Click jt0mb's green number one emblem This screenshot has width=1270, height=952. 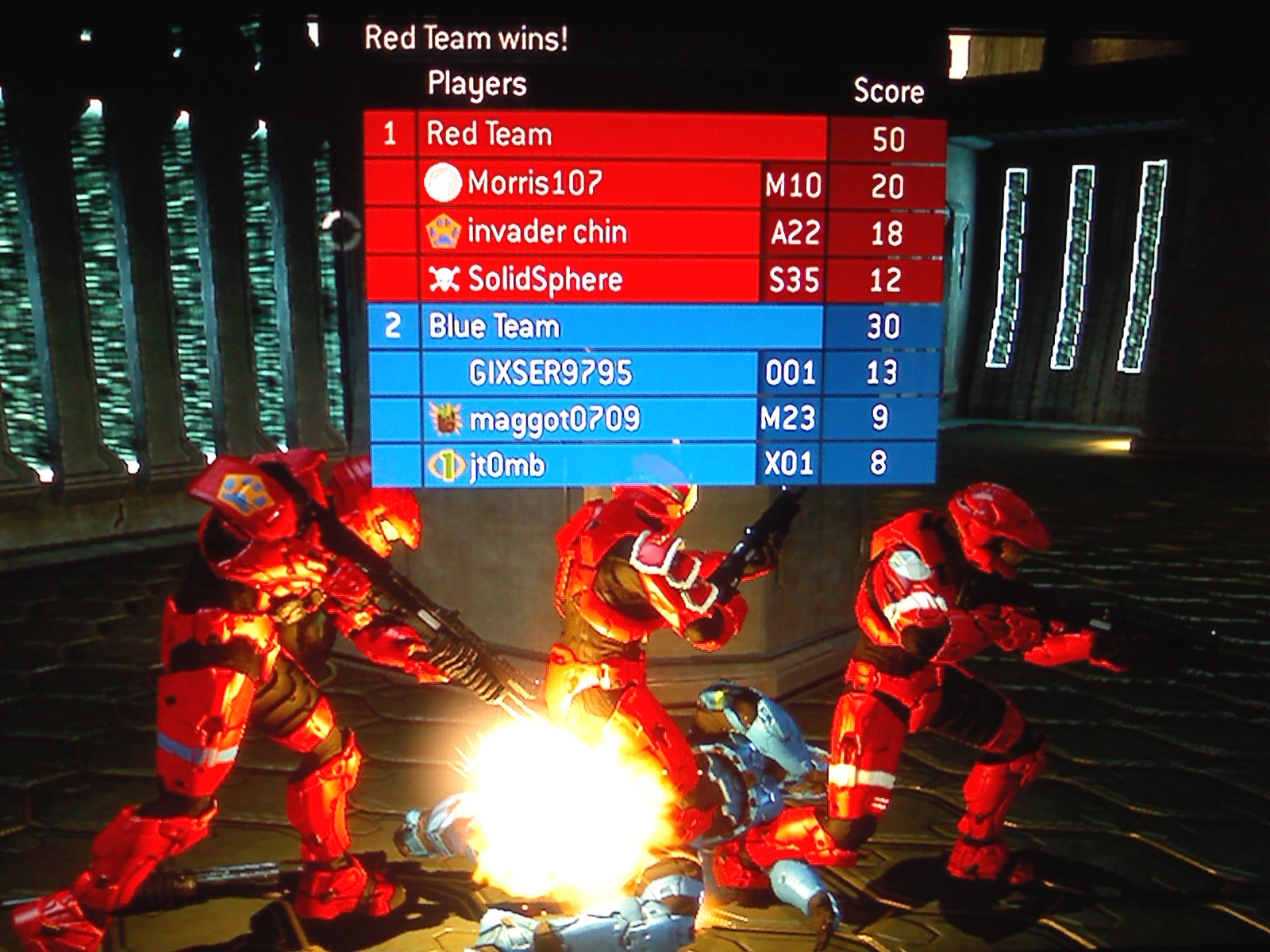(x=446, y=465)
